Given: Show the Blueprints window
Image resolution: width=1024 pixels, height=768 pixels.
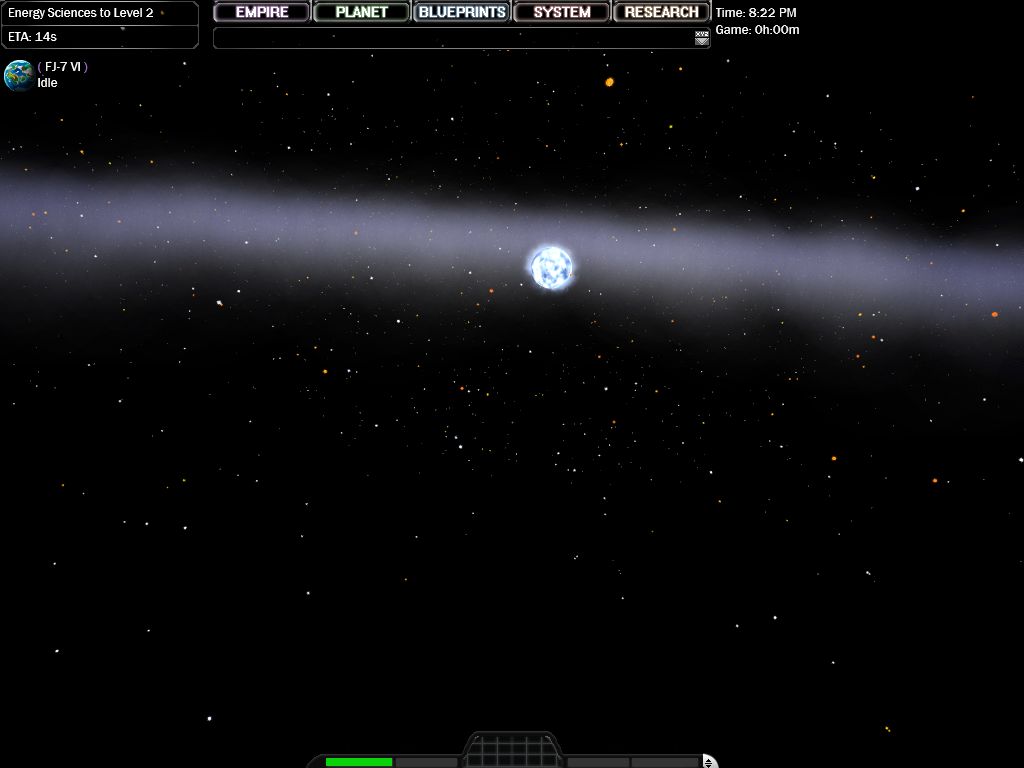Looking at the screenshot, I should tap(462, 12).
